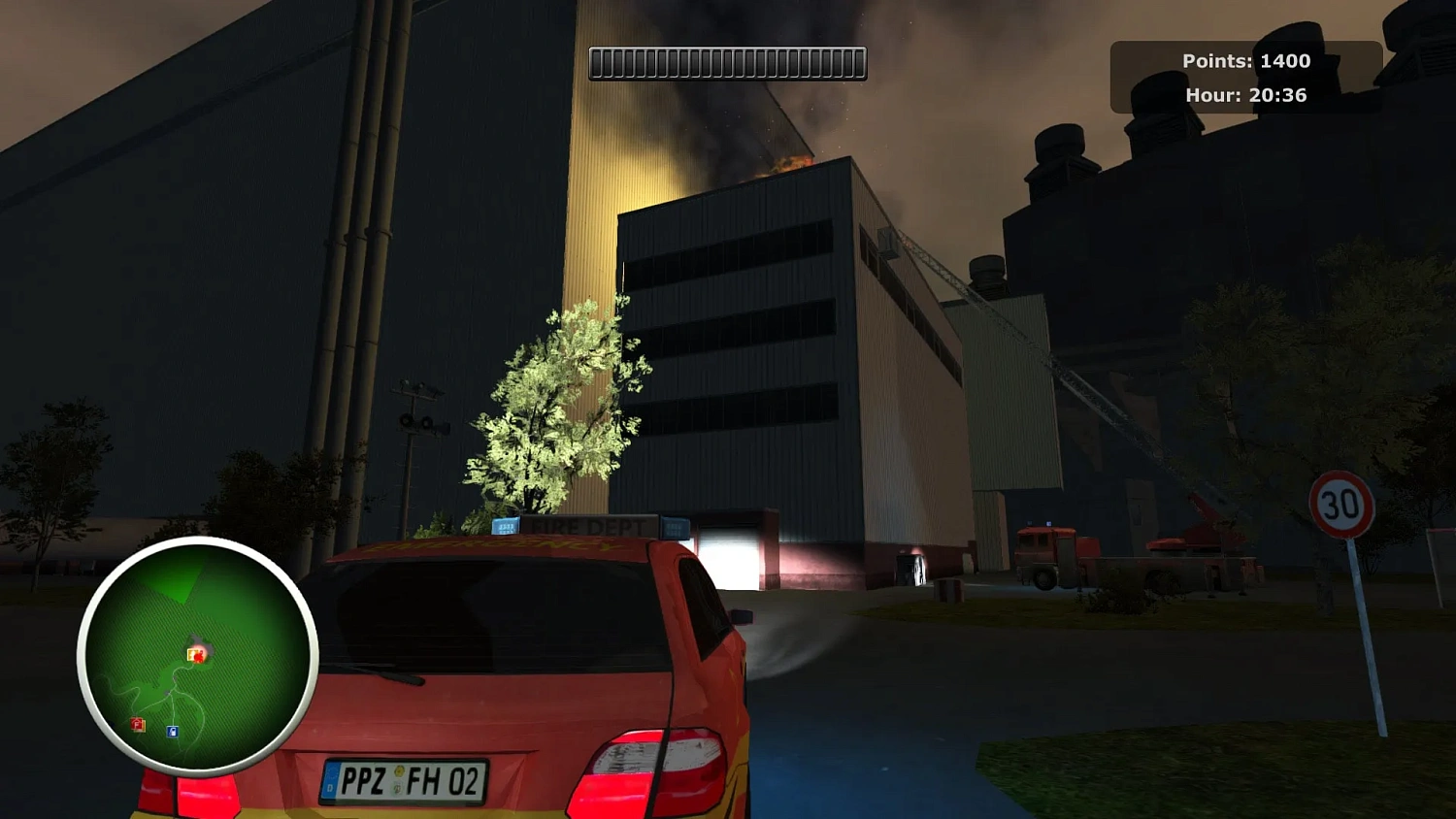Click the Points: 1400 score display

pos(1246,60)
